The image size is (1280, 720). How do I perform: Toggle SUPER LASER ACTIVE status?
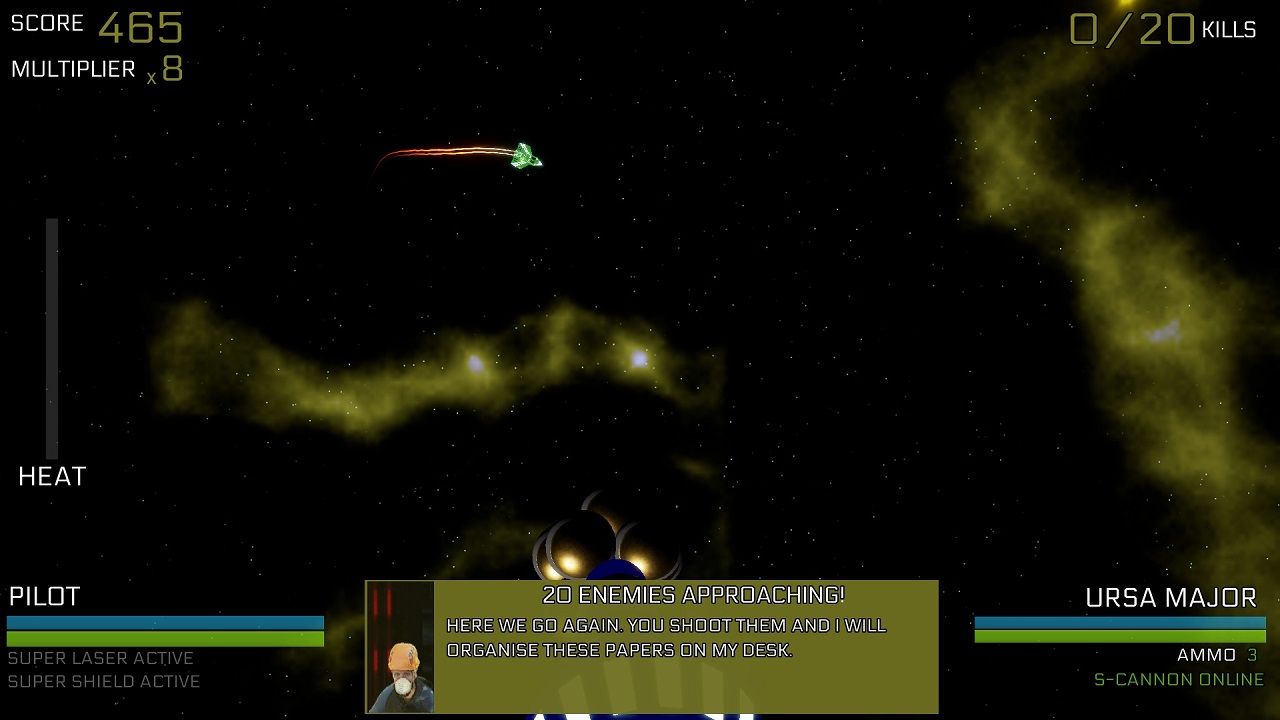(x=101, y=658)
